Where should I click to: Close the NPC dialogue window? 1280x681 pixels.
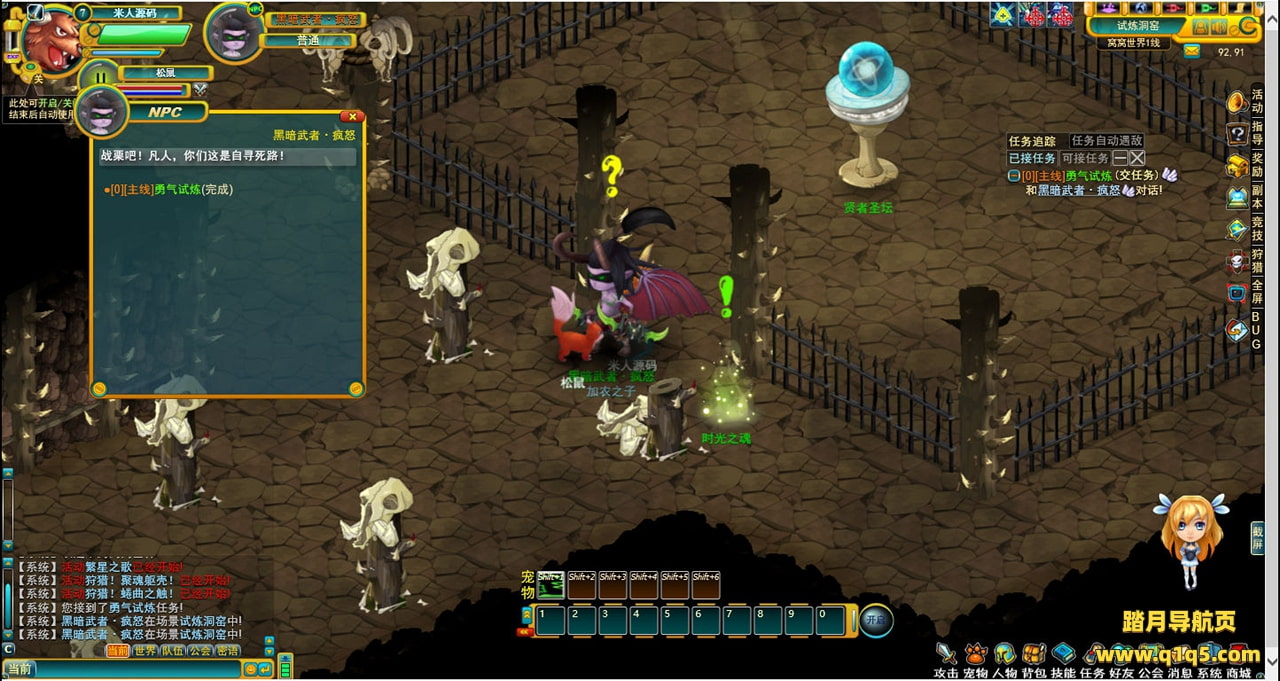pyautogui.click(x=351, y=117)
